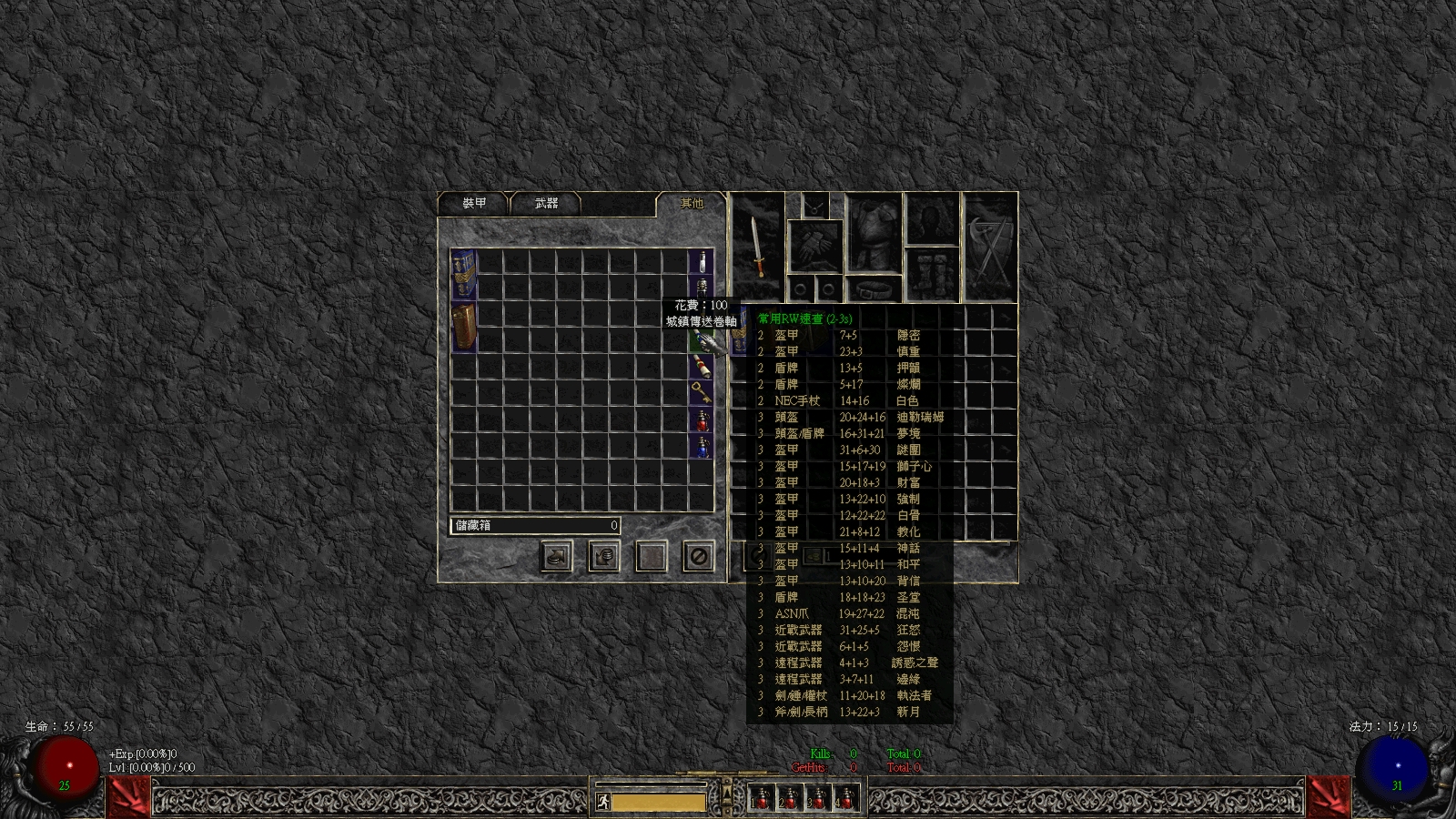
Task: Pick the brown tome in the shop
Action: [464, 327]
